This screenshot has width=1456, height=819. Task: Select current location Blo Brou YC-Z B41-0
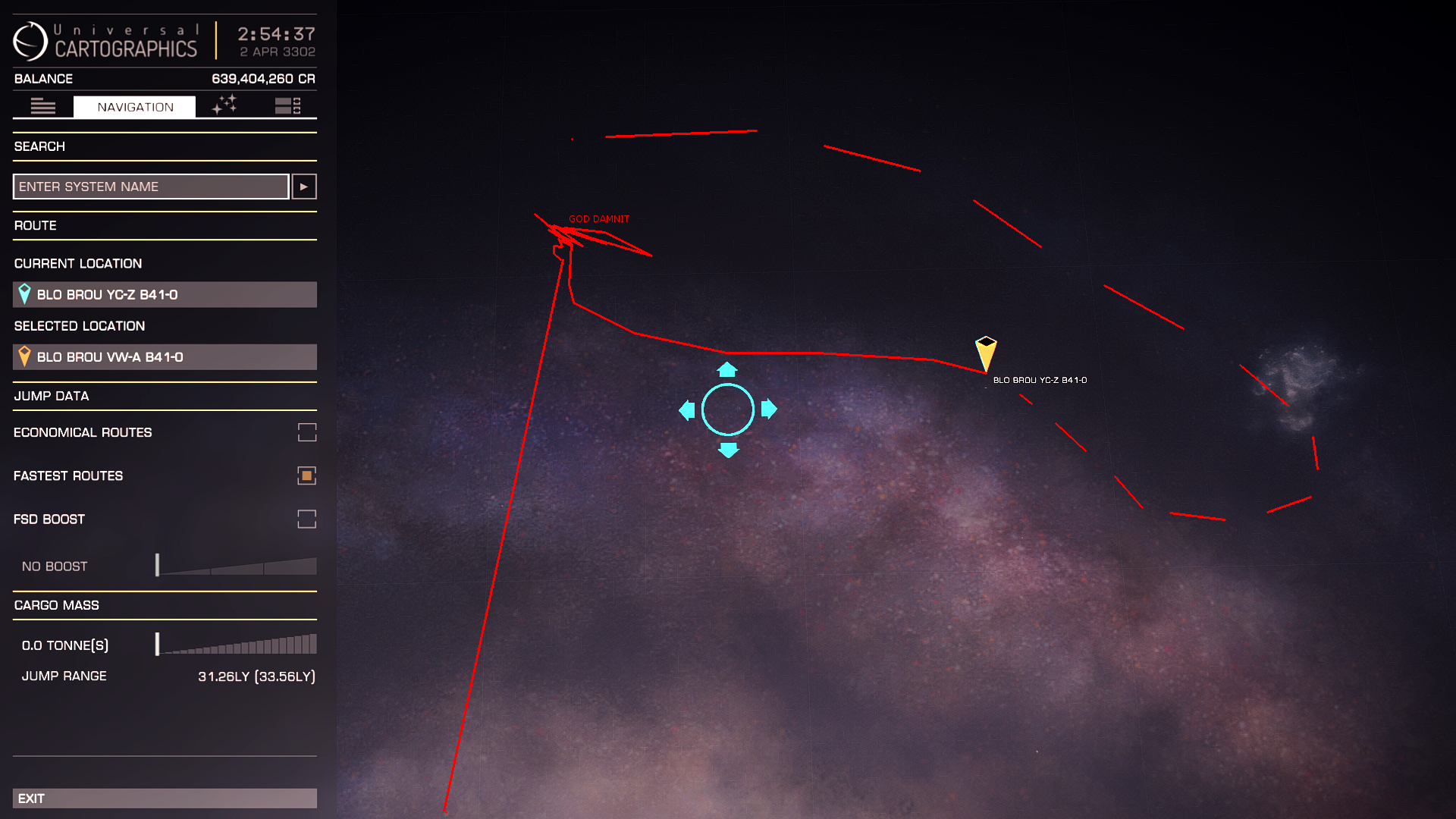[165, 295]
